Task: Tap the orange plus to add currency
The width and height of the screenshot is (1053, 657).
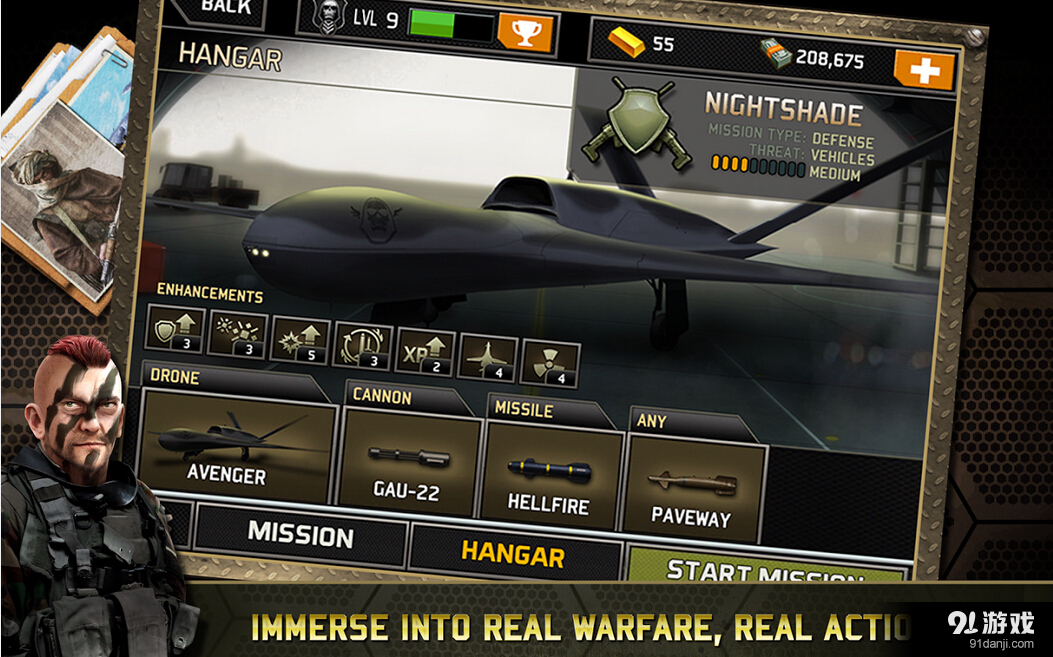Action: tap(925, 70)
